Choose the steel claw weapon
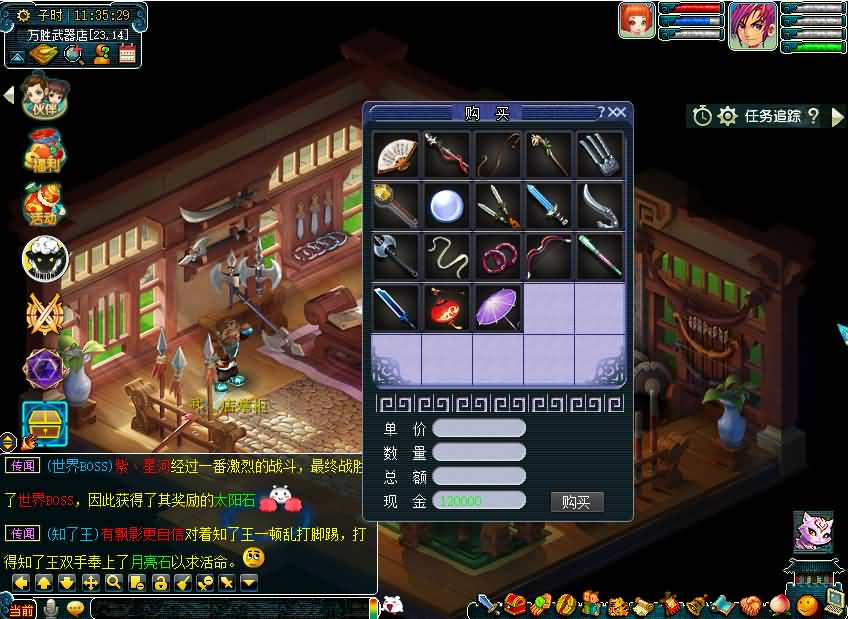The image size is (848, 619). 599,155
